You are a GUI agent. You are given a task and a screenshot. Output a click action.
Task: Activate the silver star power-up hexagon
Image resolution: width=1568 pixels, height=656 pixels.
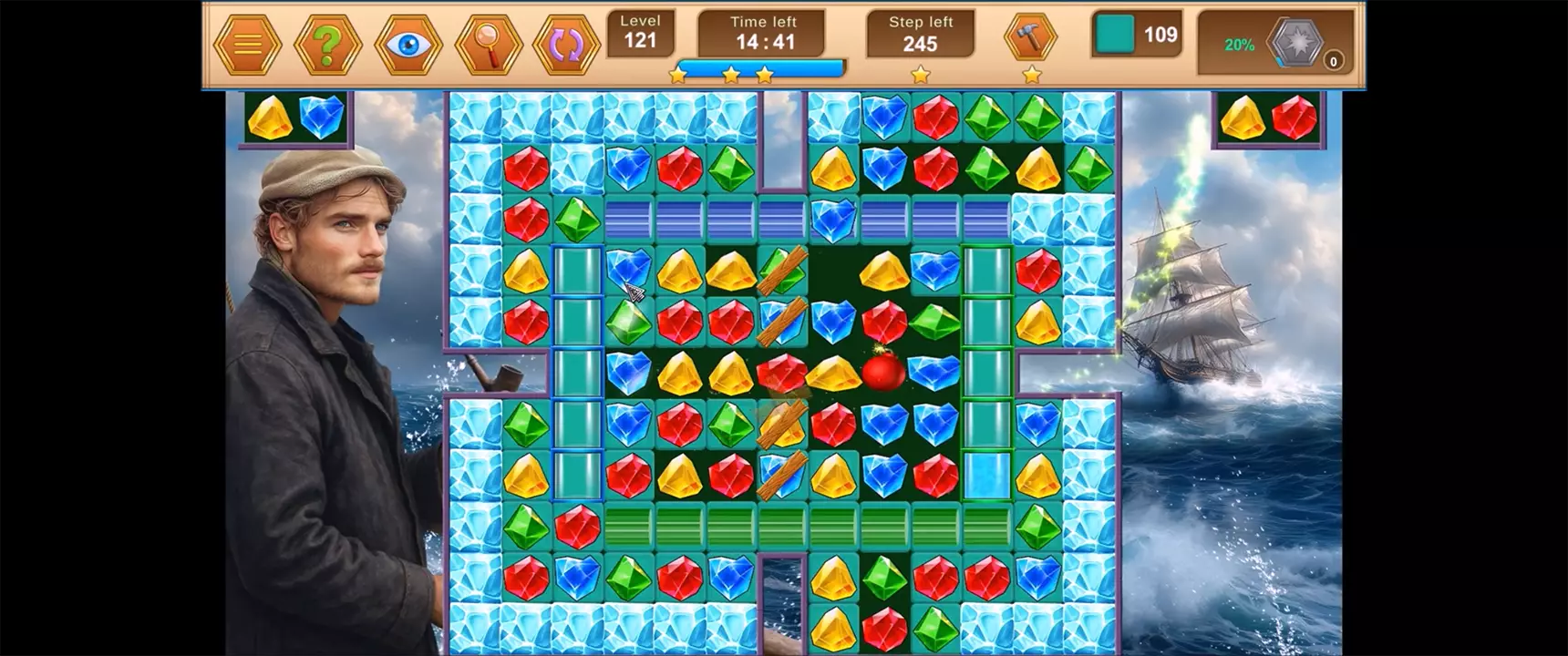(1295, 43)
